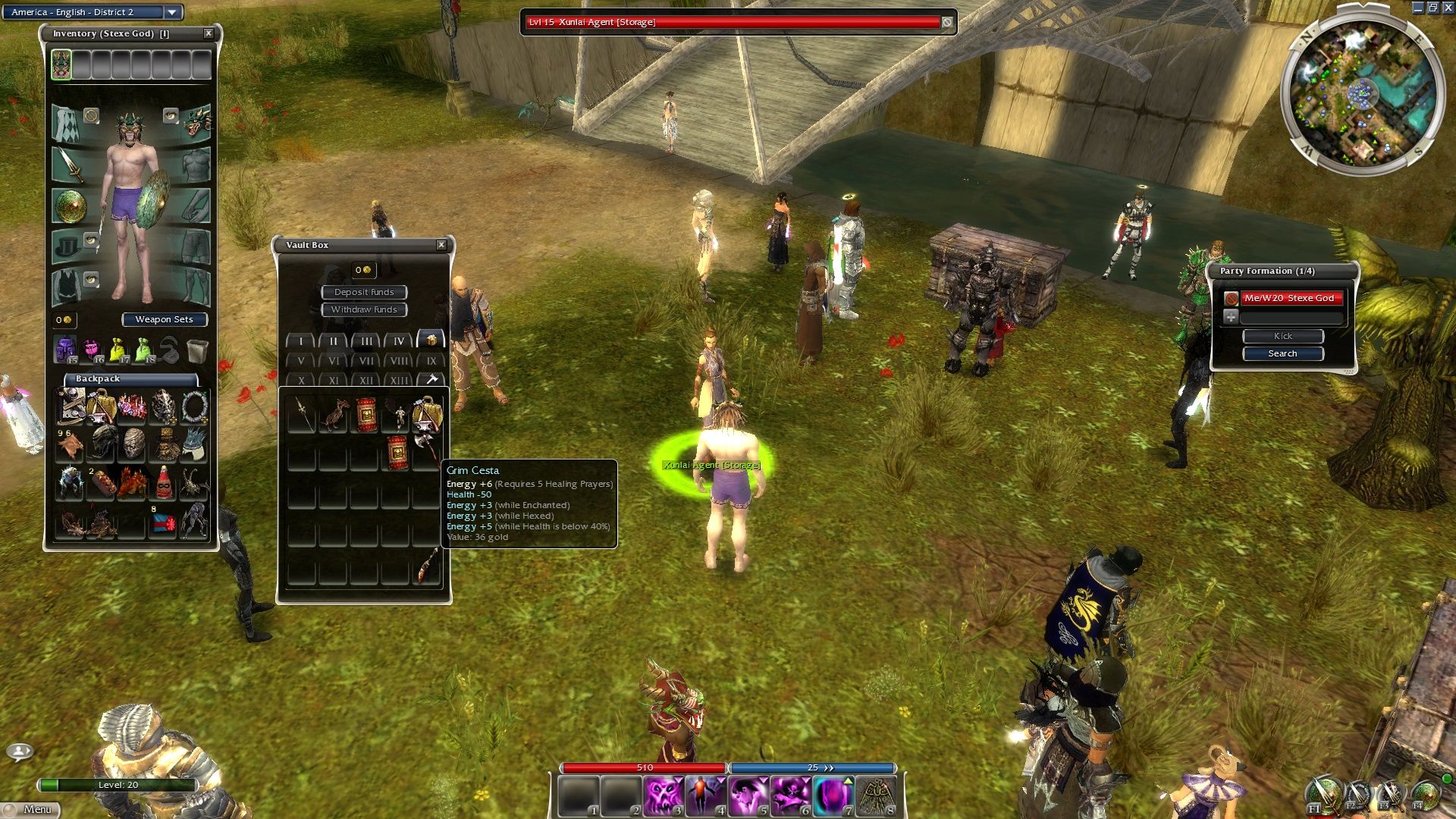Open the Weapon Sets panel
The height and width of the screenshot is (819, 1456).
point(164,319)
